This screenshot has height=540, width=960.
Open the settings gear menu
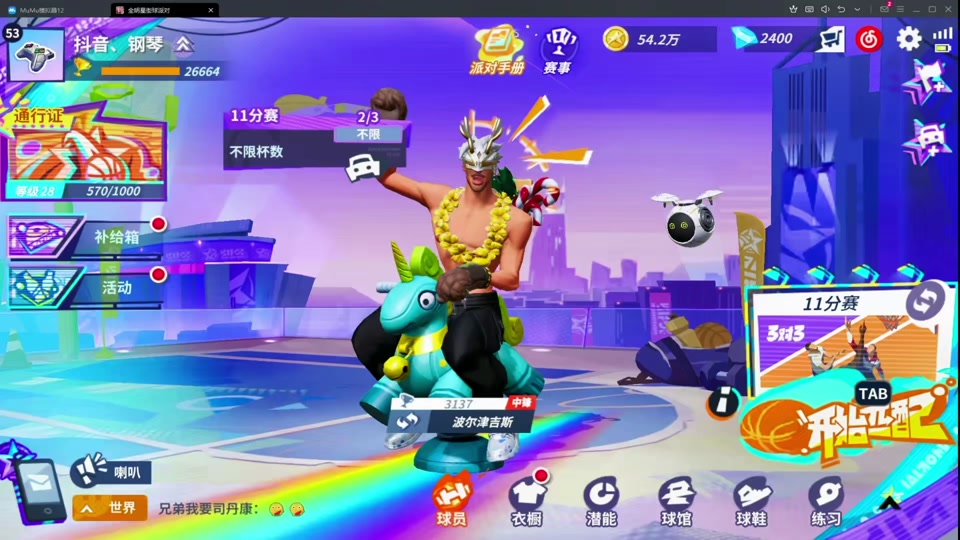[x=908, y=39]
